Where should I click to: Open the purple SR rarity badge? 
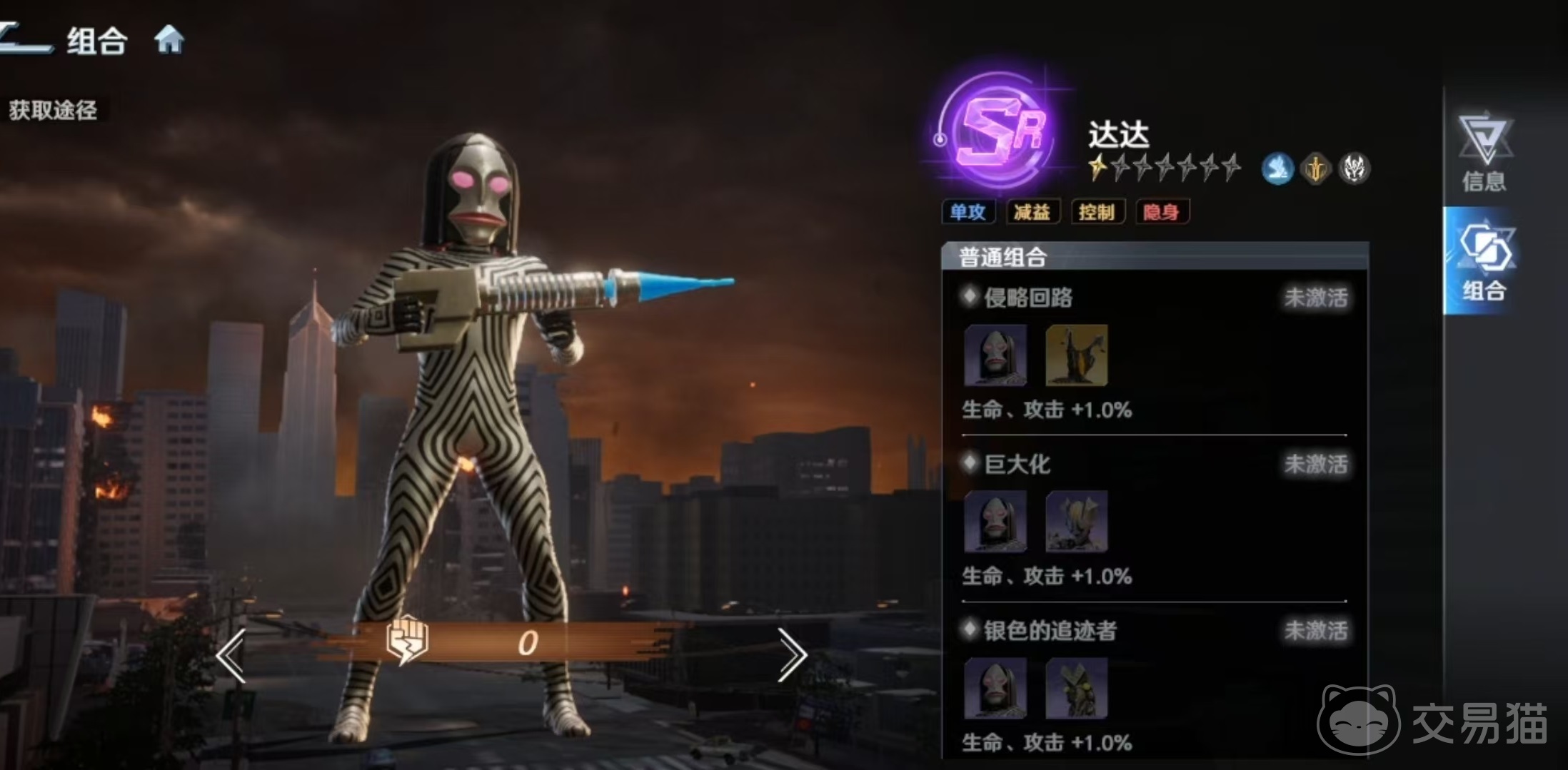tap(998, 132)
